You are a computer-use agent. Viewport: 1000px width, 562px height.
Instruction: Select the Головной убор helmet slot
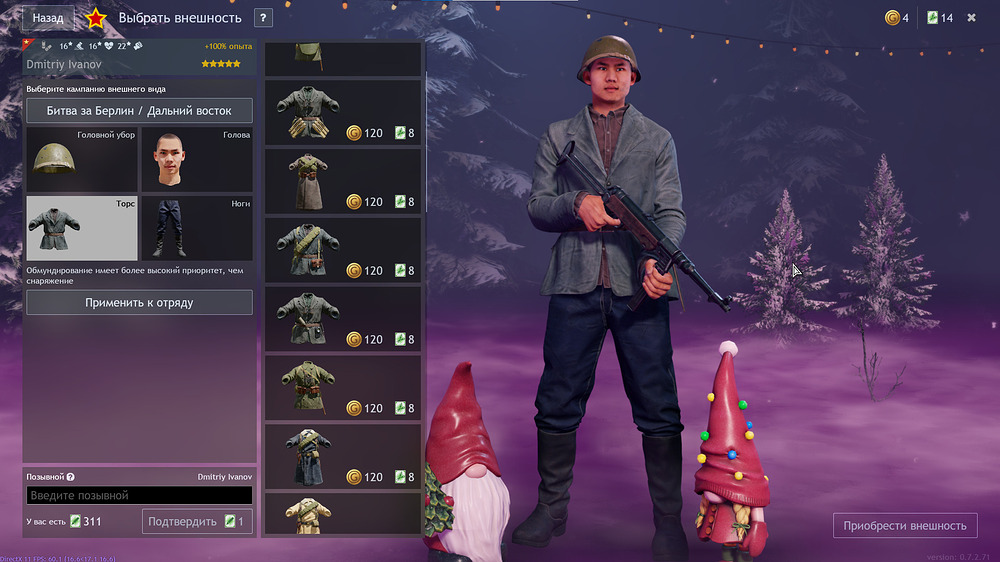[x=81, y=160]
